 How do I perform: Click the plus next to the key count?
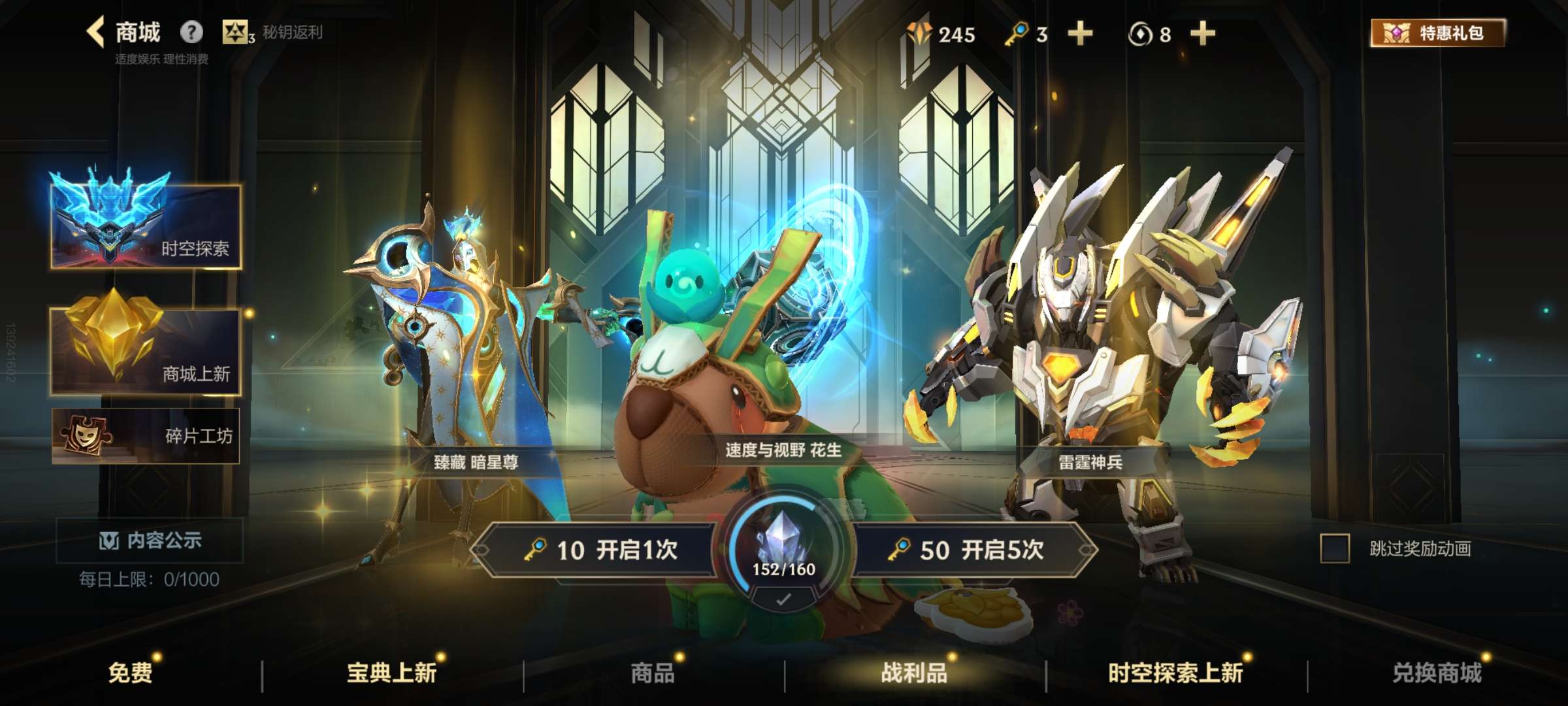pos(1082,34)
